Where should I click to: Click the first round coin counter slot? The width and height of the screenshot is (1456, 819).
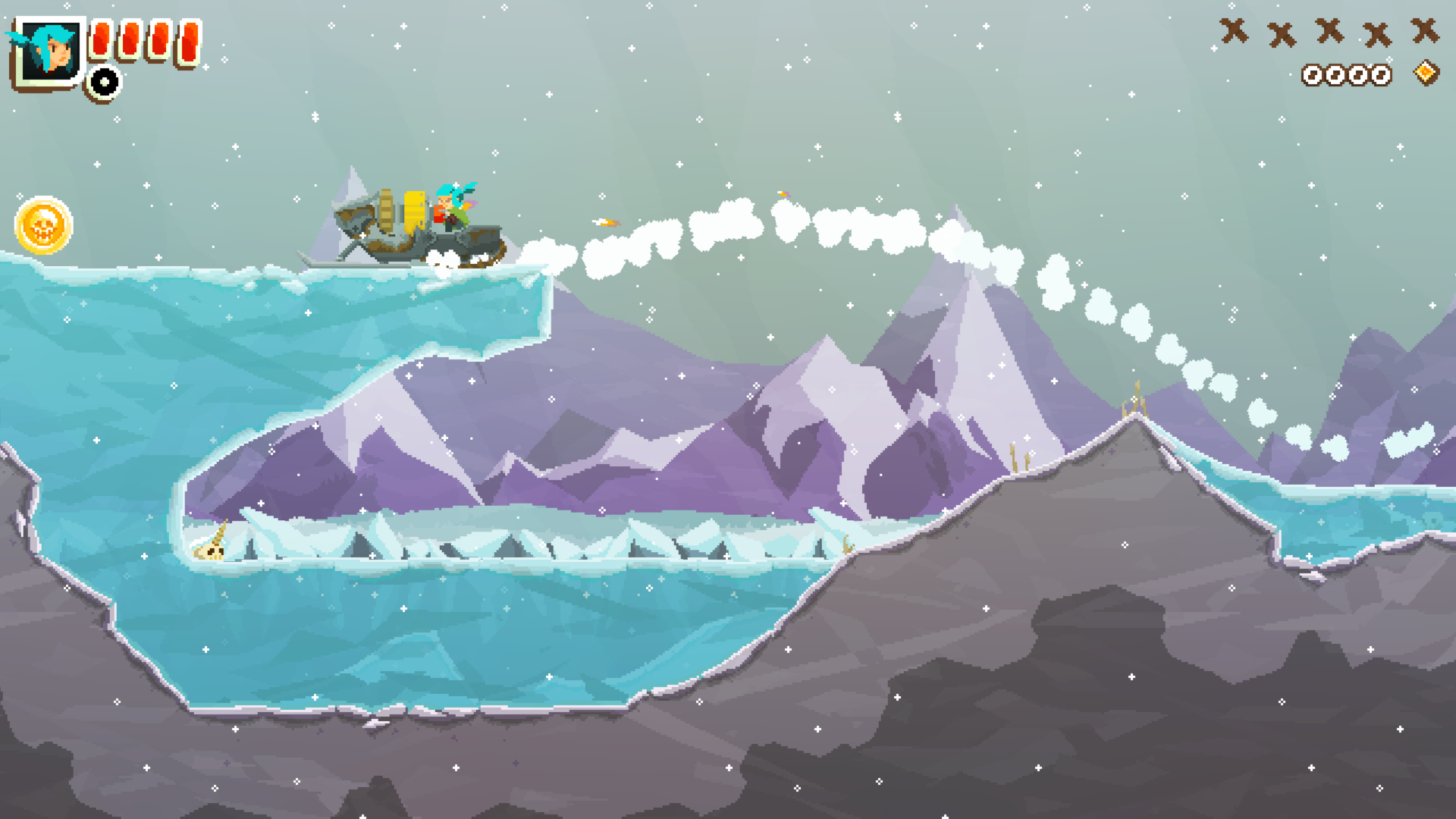click(x=1313, y=75)
